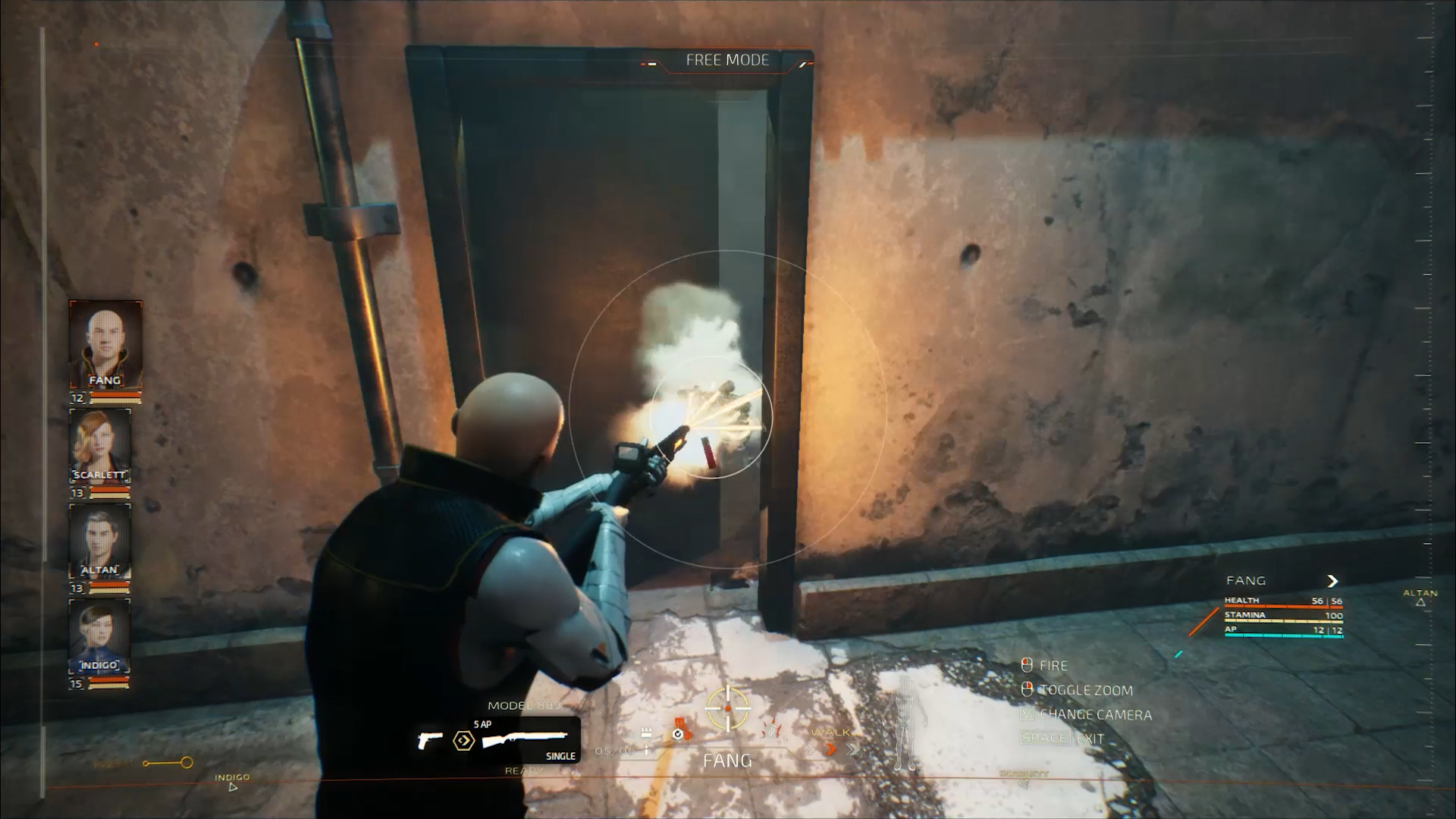The image size is (1456, 819).
Task: Switch fire mode from SINGLE
Action: (x=560, y=755)
